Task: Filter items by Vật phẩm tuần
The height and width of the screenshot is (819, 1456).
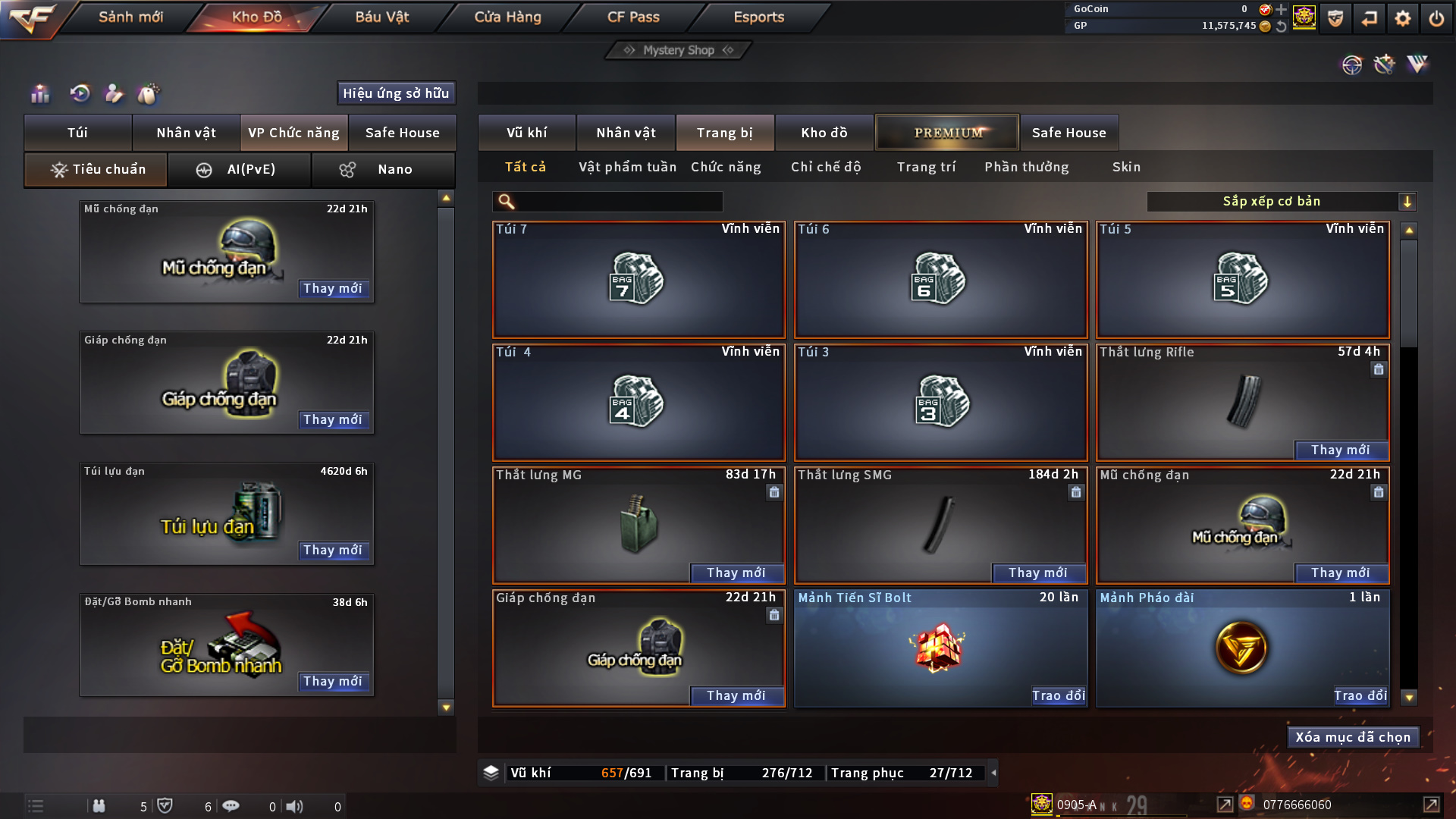Action: click(x=627, y=167)
